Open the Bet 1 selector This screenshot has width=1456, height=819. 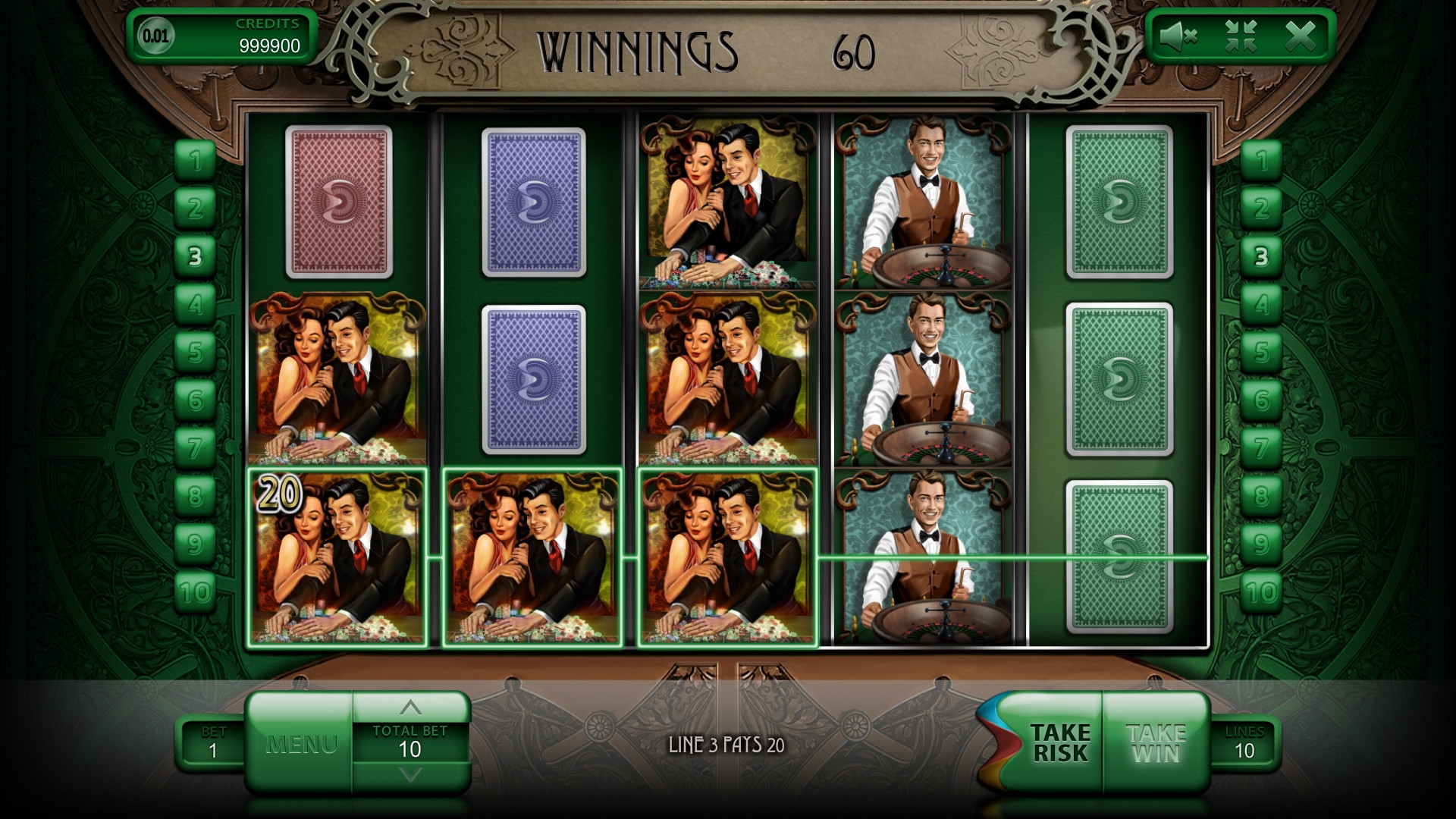point(213,743)
